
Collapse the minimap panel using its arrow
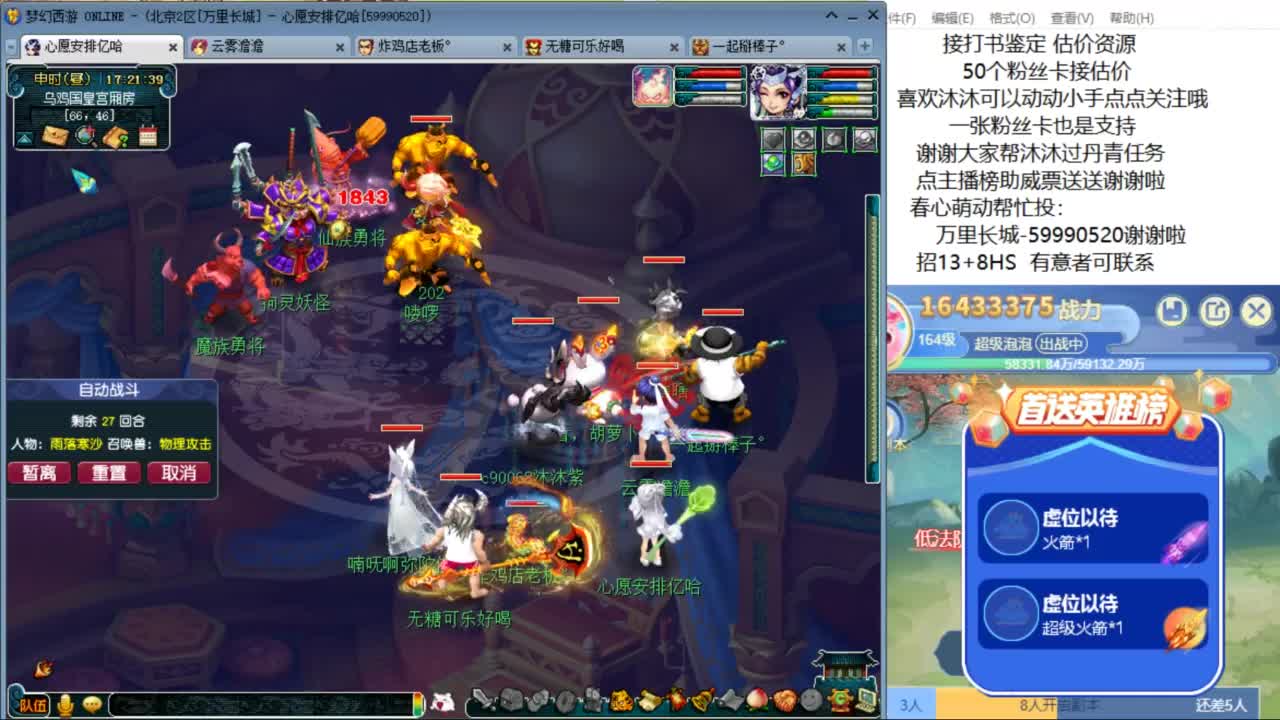pos(23,140)
